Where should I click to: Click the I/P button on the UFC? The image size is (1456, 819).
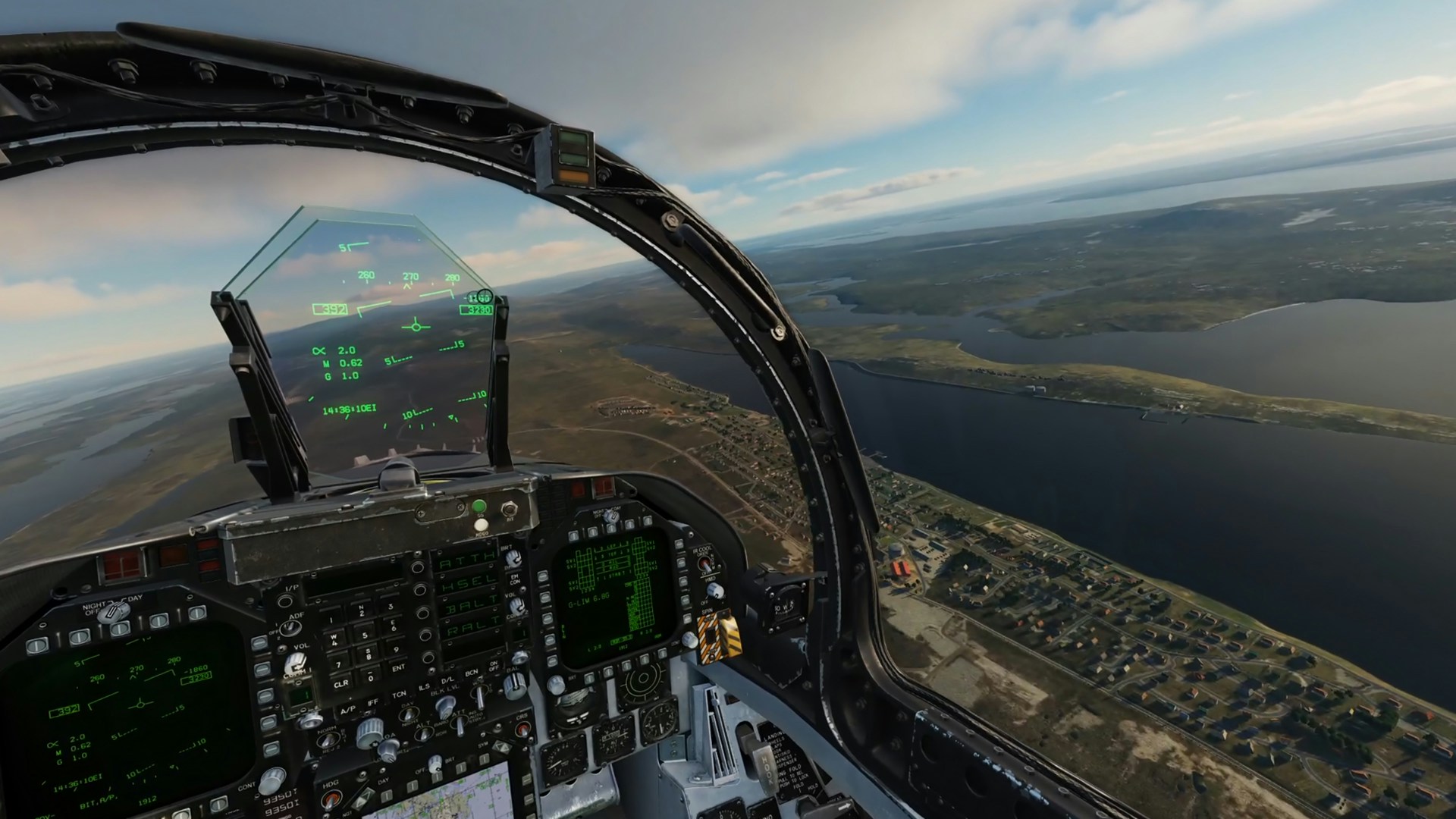pyautogui.click(x=285, y=601)
